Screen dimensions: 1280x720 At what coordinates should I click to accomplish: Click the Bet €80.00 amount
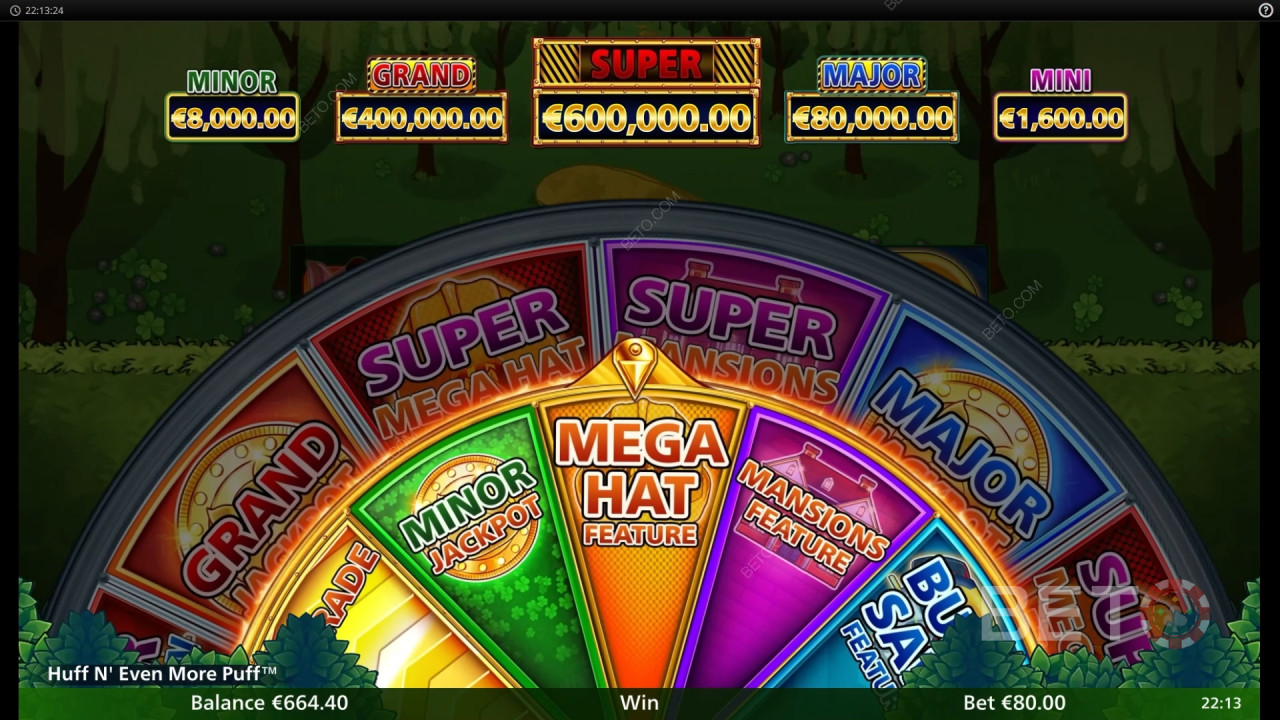[x=1014, y=703]
